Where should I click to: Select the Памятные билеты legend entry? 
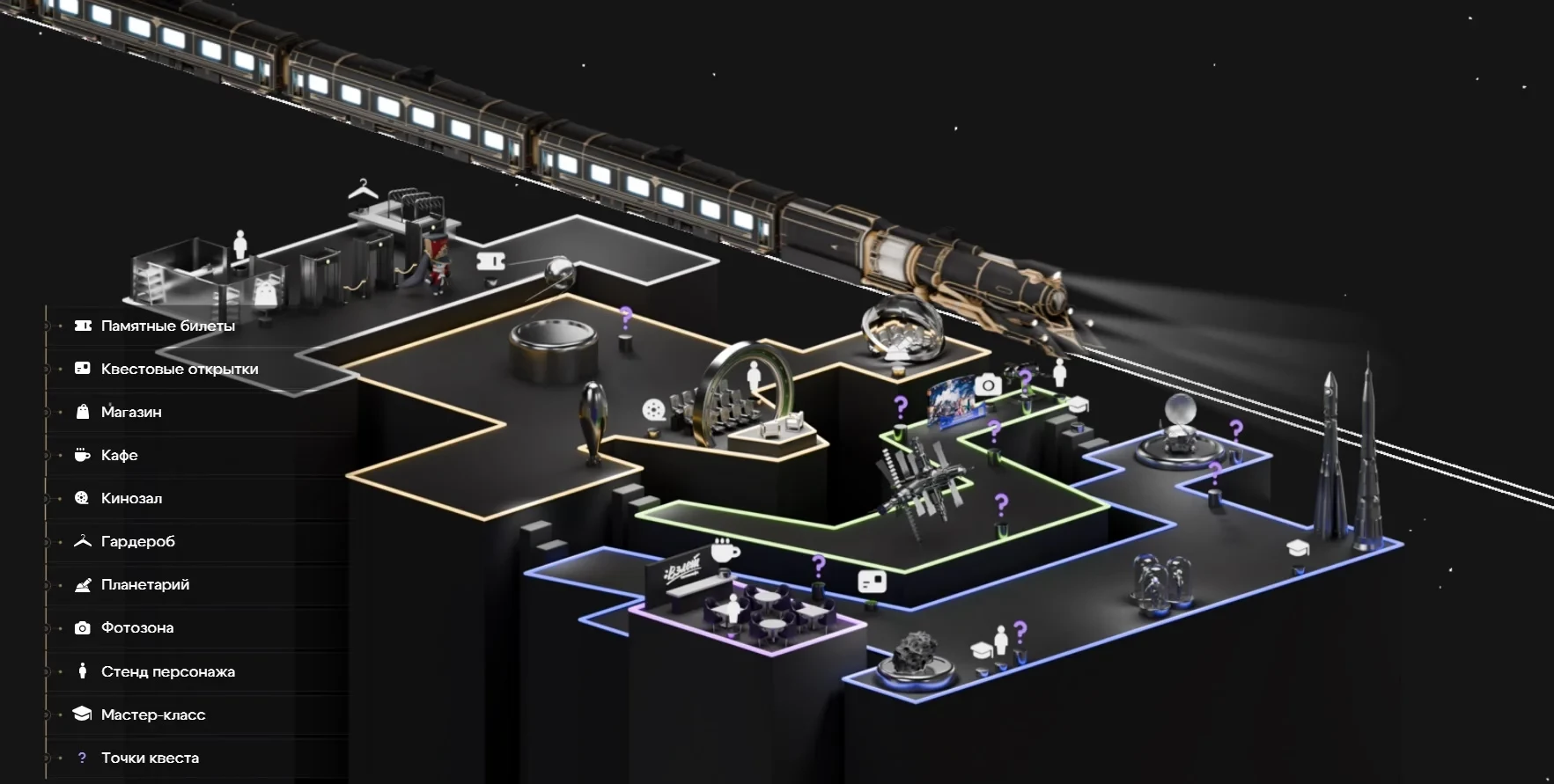[x=167, y=326]
